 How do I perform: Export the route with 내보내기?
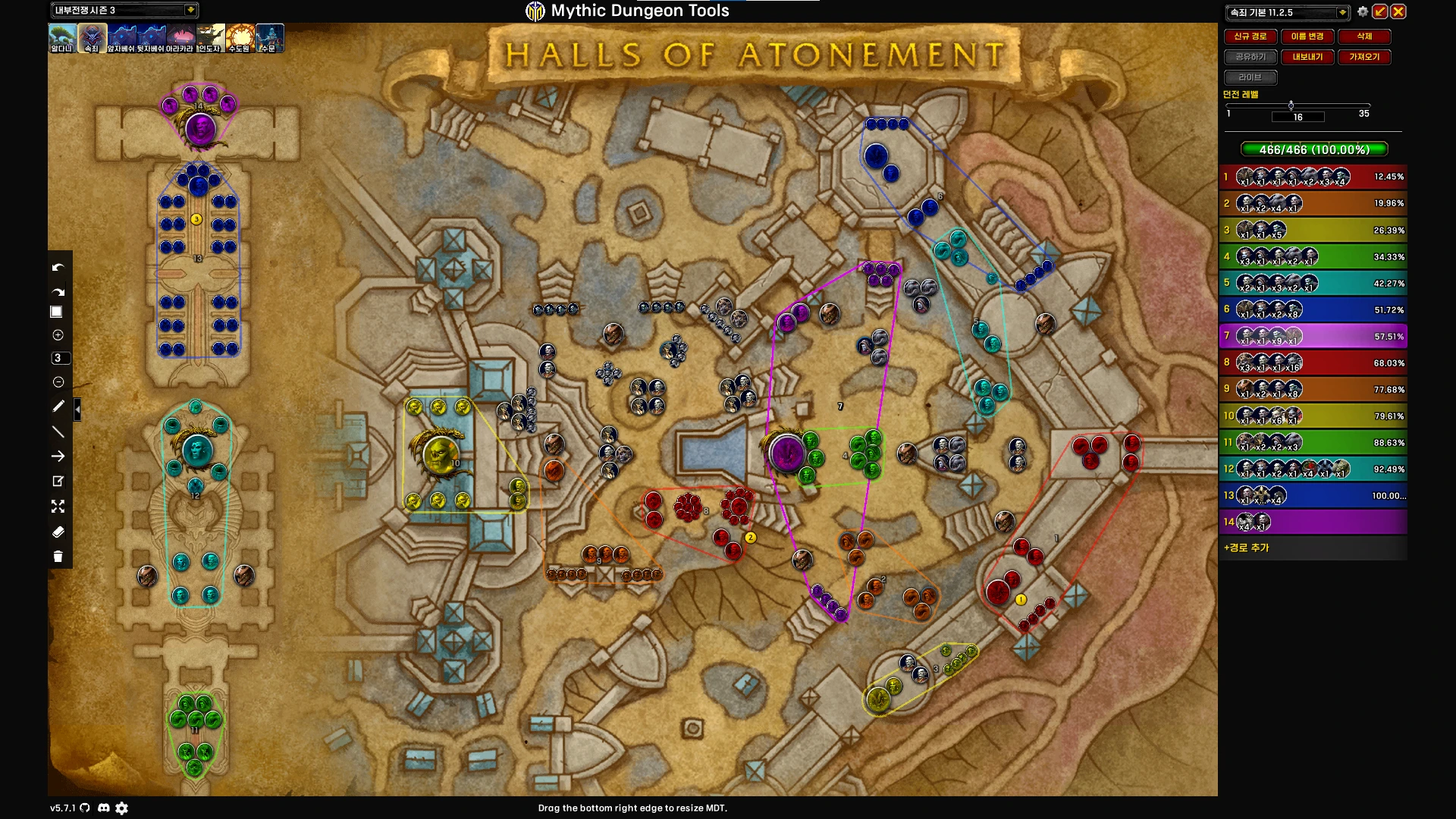click(1307, 57)
